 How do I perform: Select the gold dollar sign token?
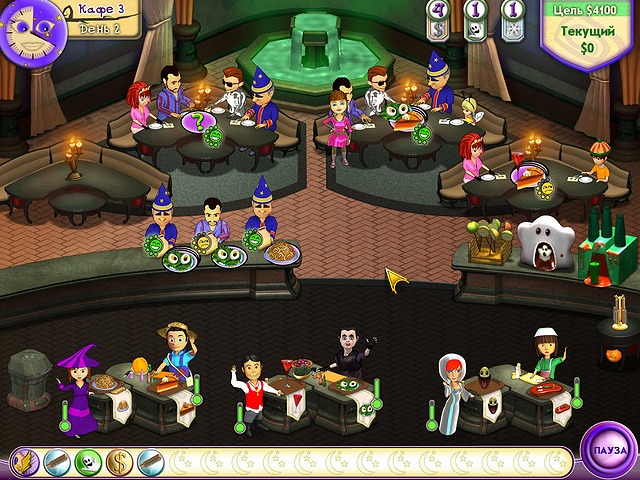click(119, 461)
